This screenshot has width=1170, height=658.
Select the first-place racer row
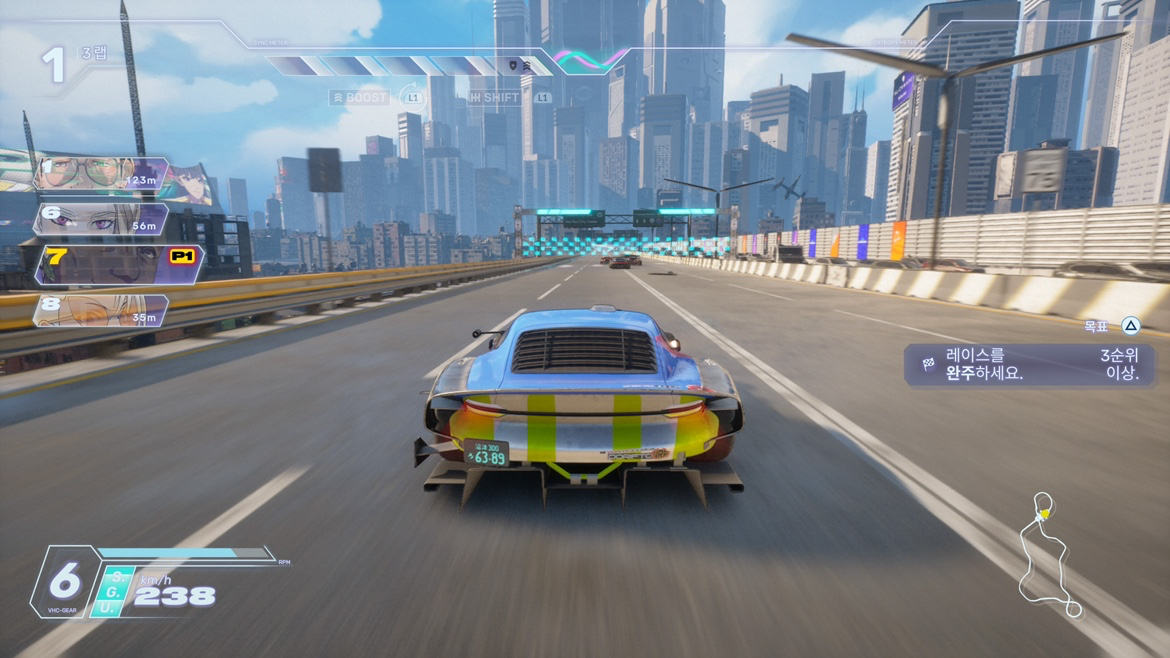tap(100, 175)
